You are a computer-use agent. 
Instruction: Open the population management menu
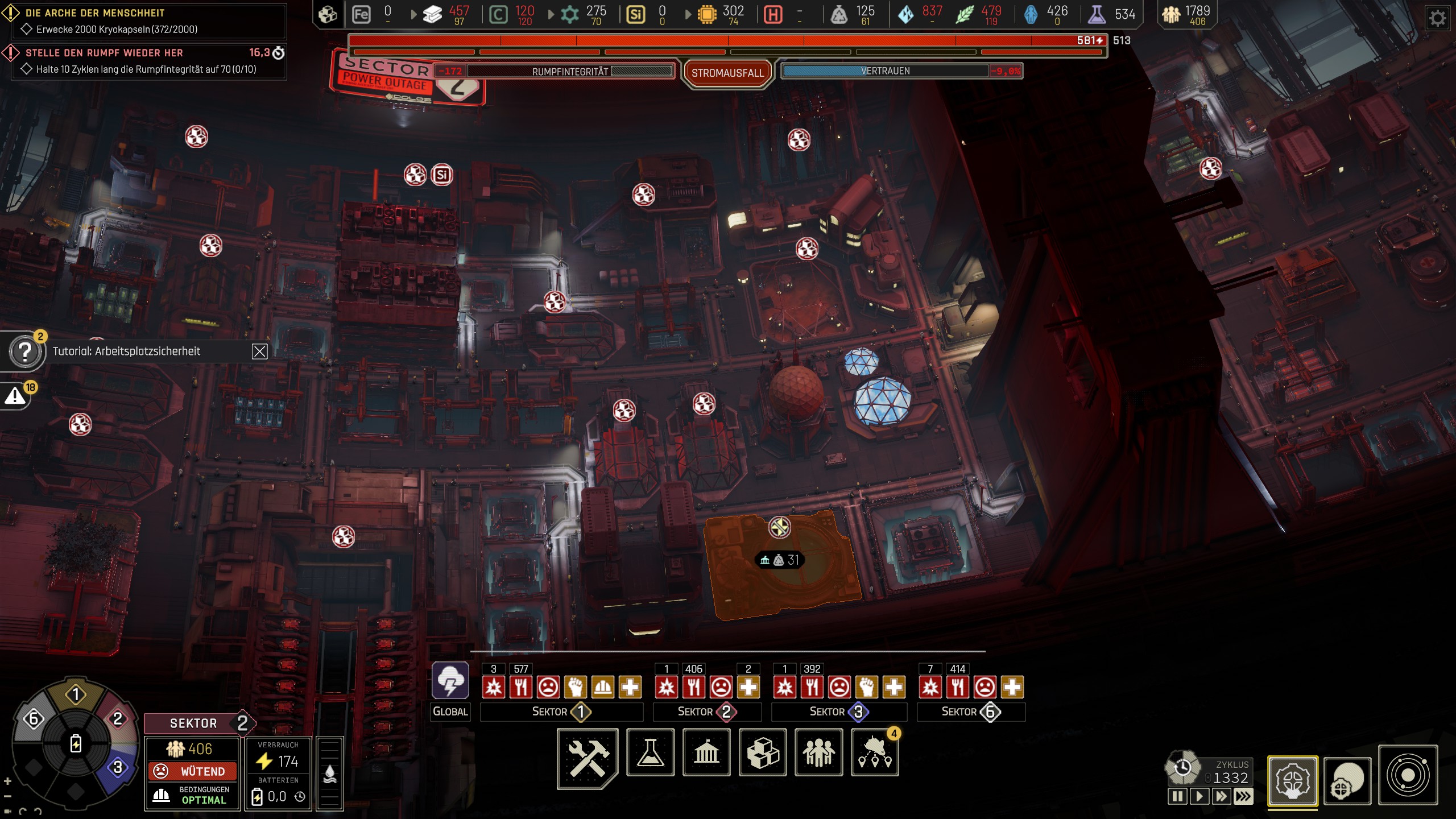coord(818,752)
